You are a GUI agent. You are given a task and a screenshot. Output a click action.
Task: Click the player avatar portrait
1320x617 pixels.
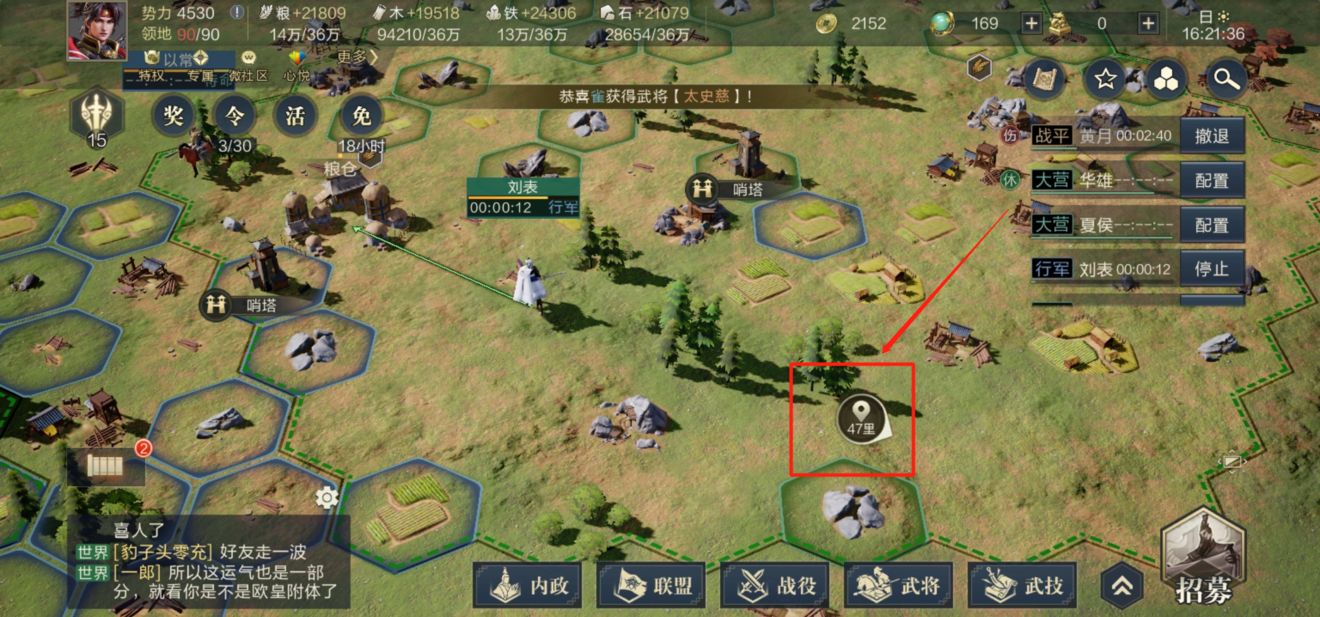click(x=97, y=30)
